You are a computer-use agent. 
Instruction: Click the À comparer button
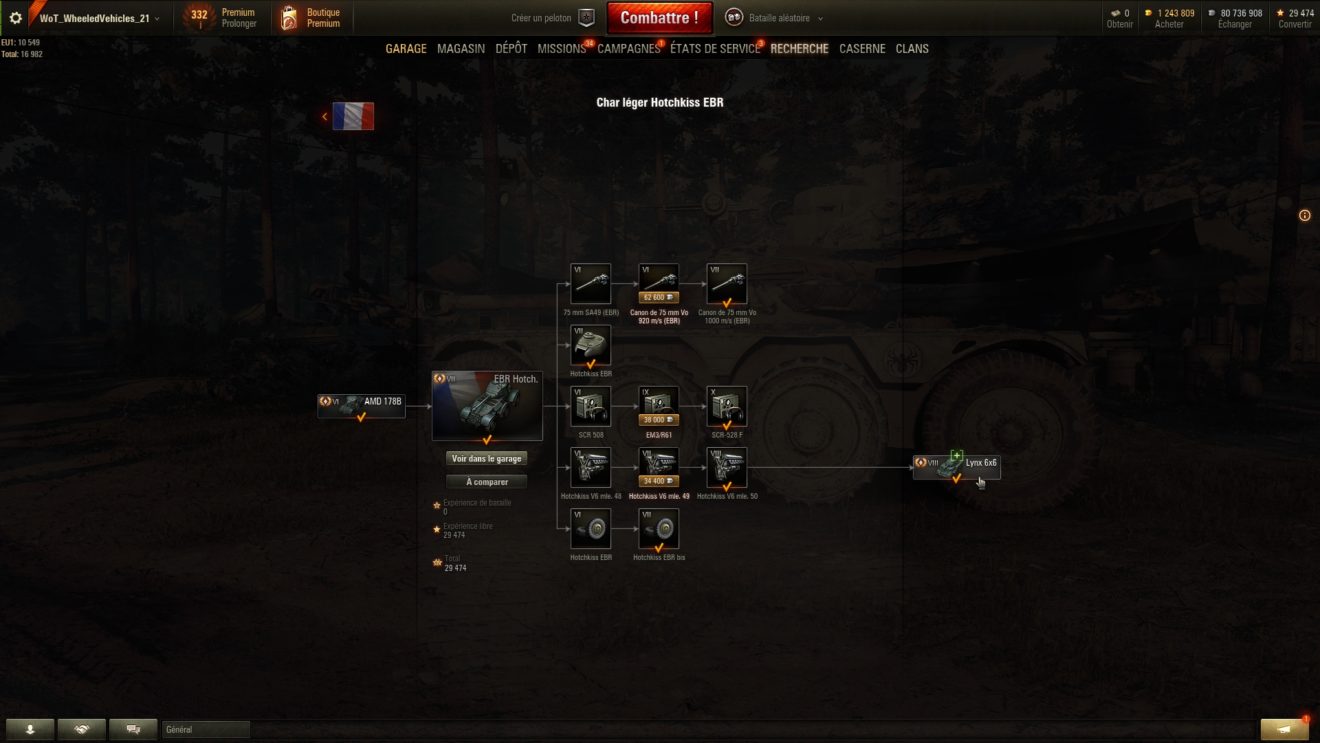pos(487,482)
